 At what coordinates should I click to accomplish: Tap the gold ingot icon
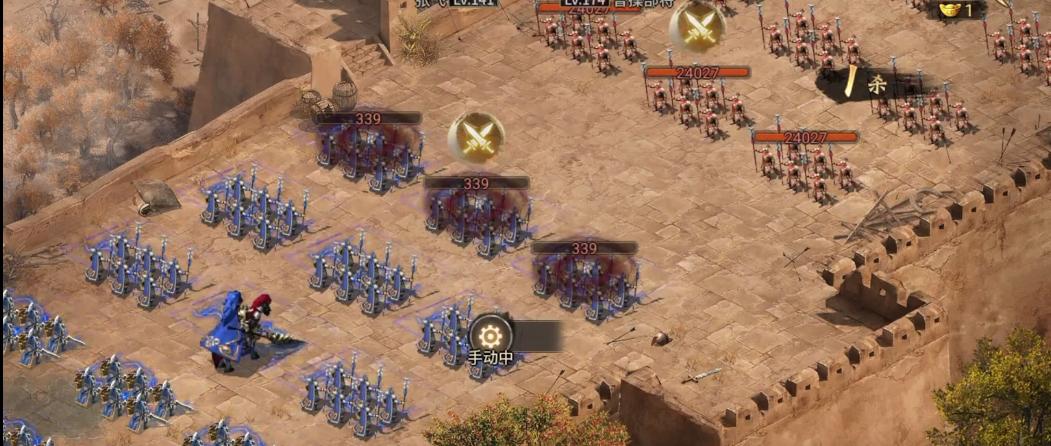(x=948, y=9)
